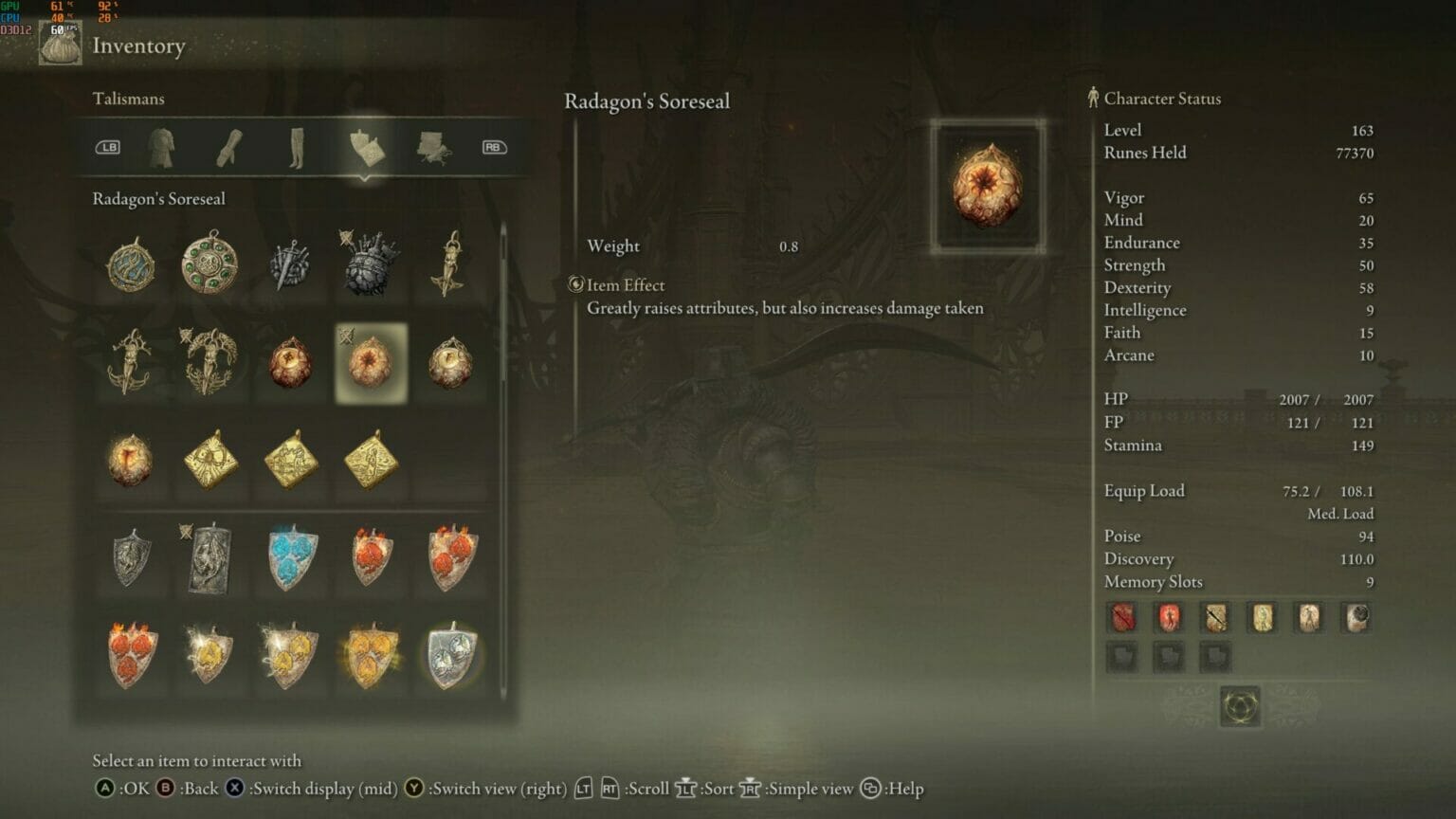Viewport: 1456px width, 819px height.
Task: Select the highlighted Radagon's Soreseal talisman
Action: click(x=371, y=364)
